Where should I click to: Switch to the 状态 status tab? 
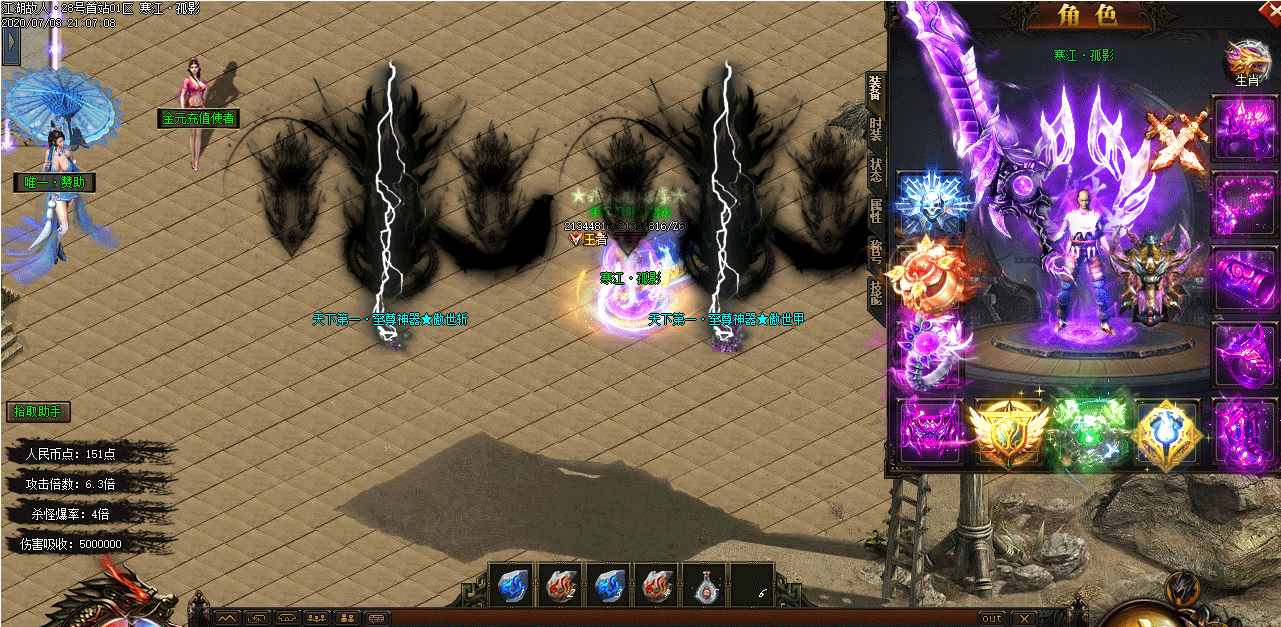875,170
